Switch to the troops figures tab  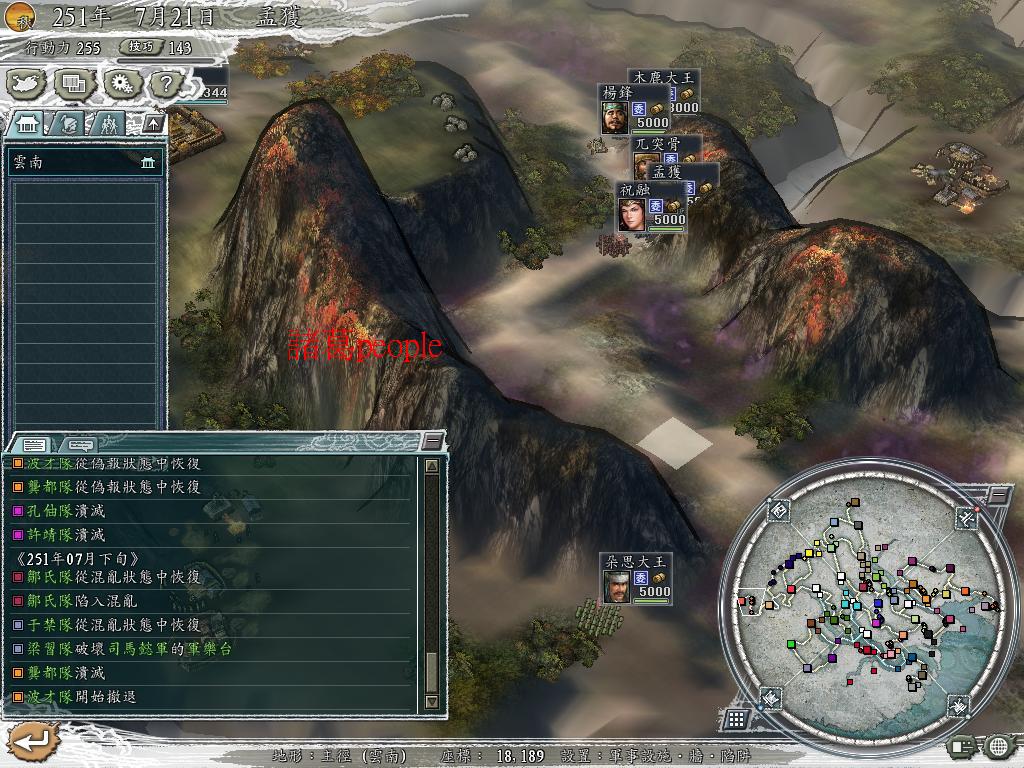pos(107,124)
